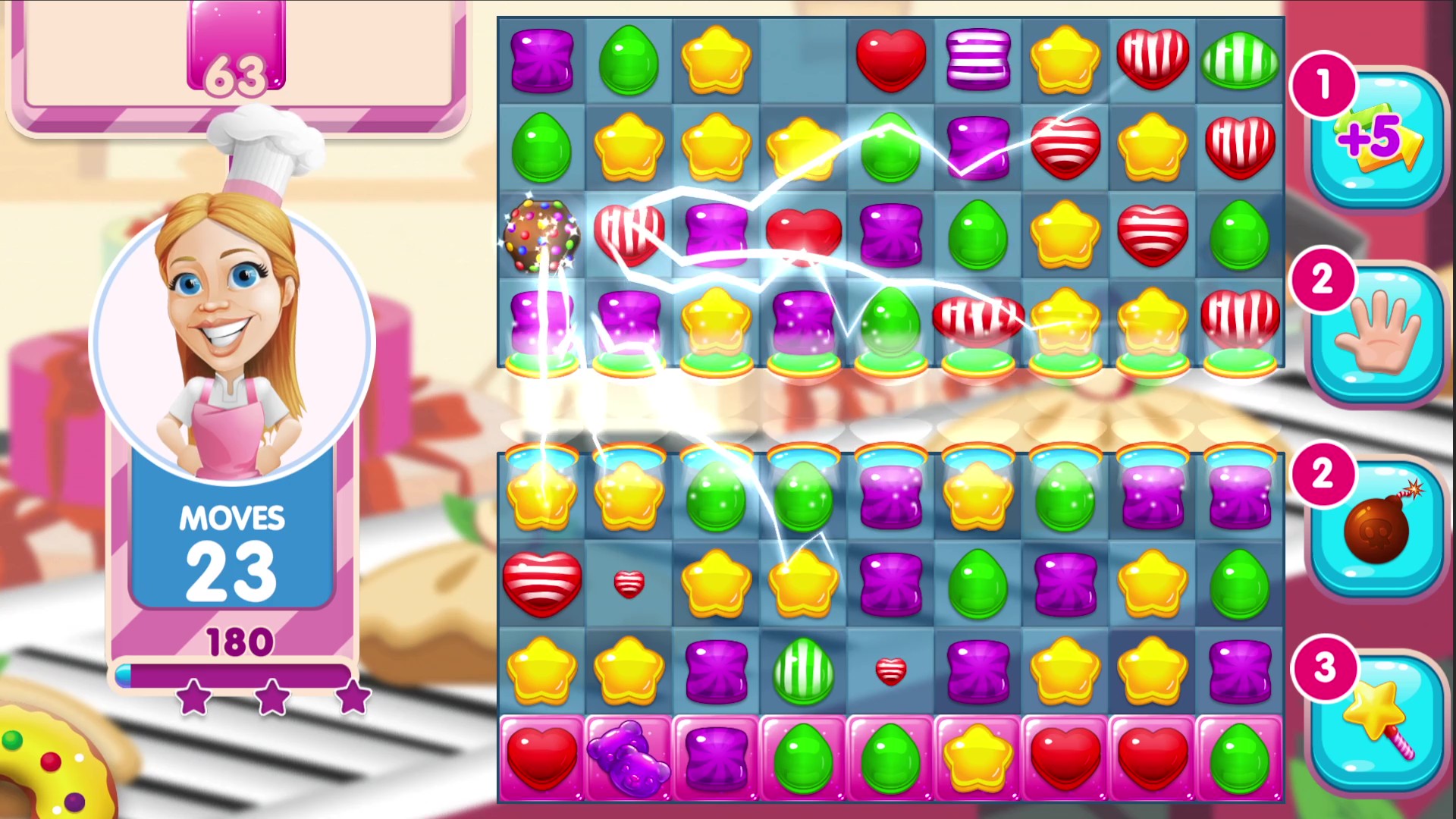The image size is (1456, 819).
Task: Tap a green teardrop candy
Action: click(628, 61)
